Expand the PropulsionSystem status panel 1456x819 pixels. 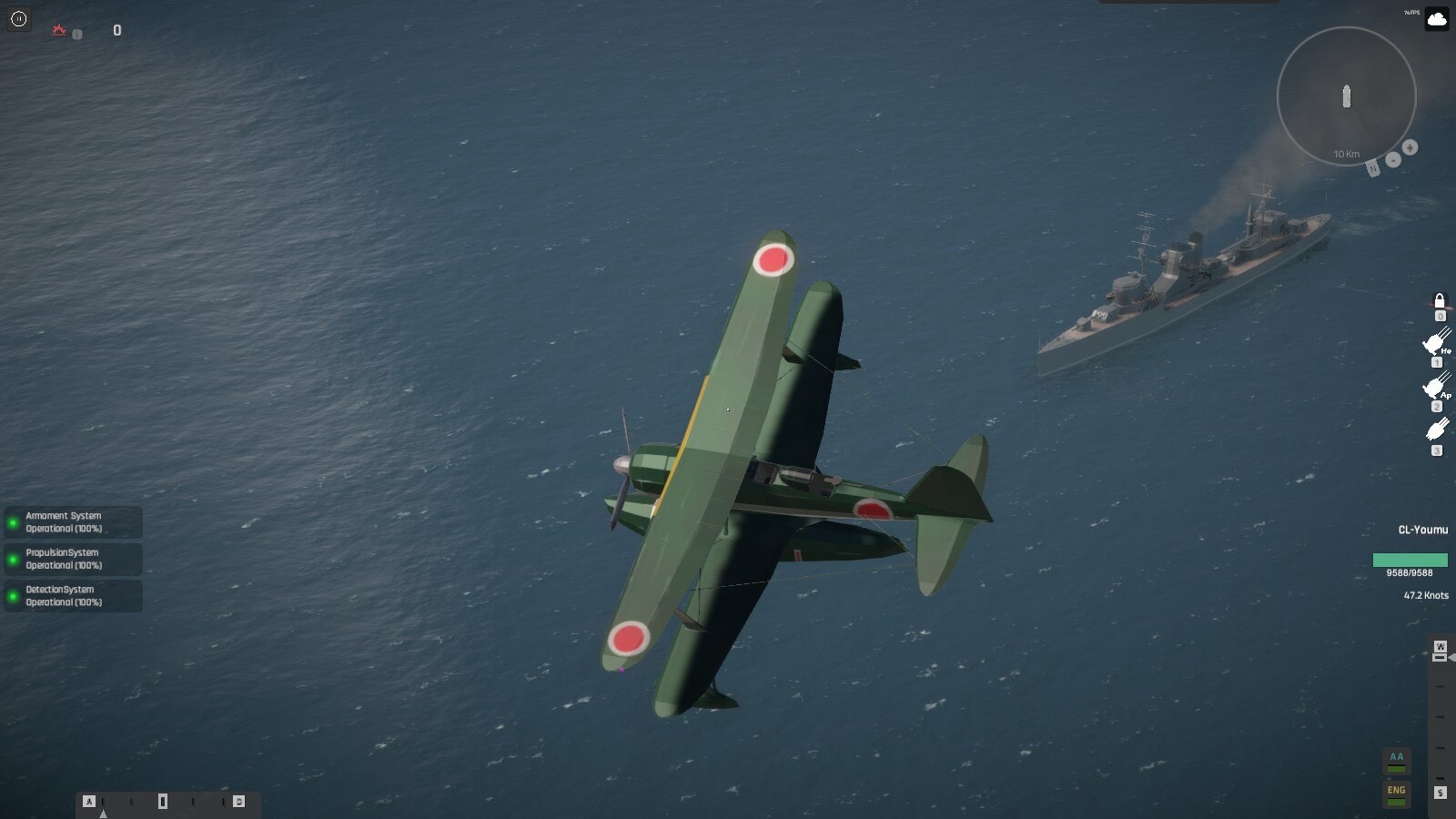click(73, 558)
